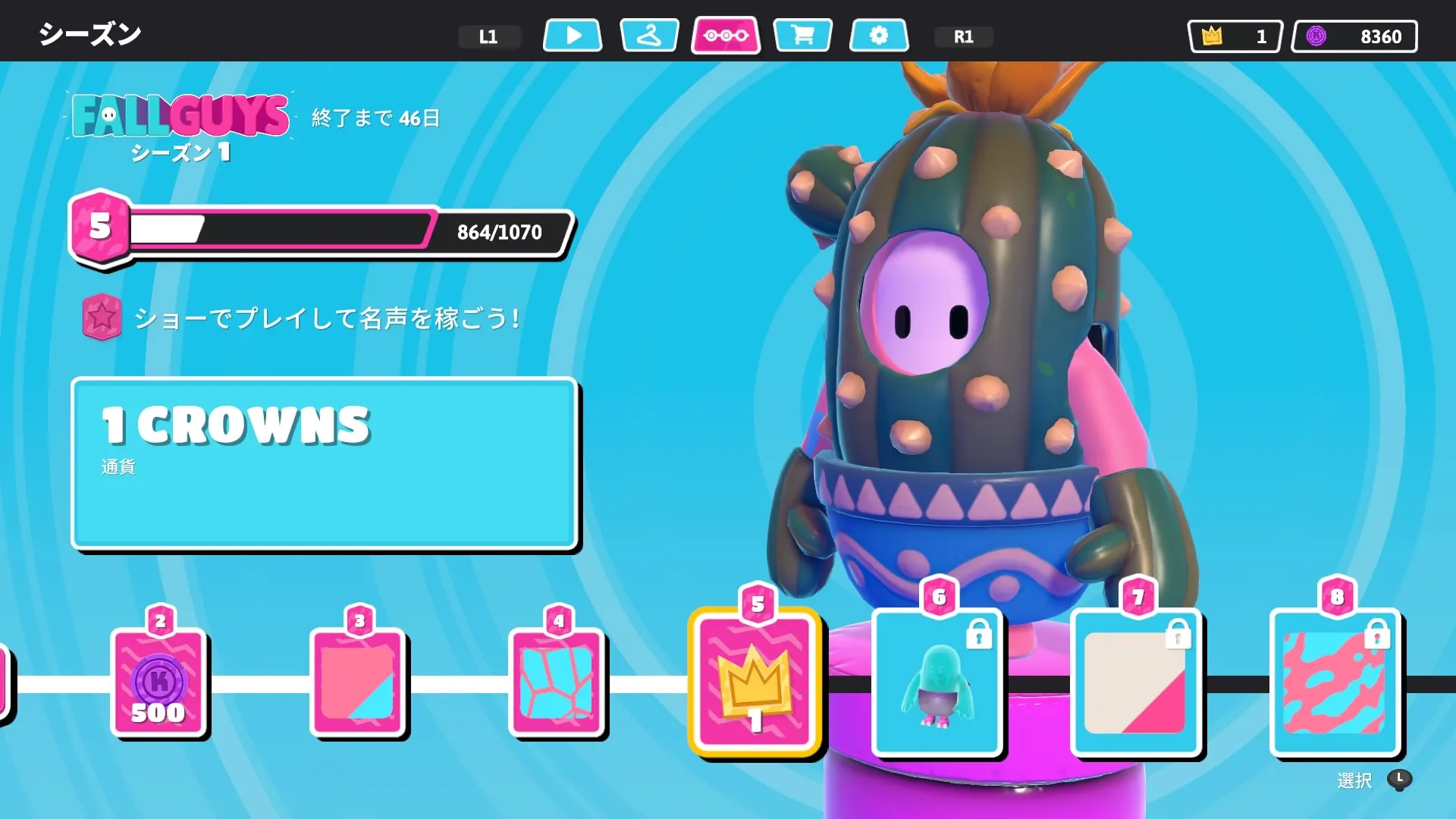
Task: Select the locked tier 8 pattern reward
Action: [1335, 682]
